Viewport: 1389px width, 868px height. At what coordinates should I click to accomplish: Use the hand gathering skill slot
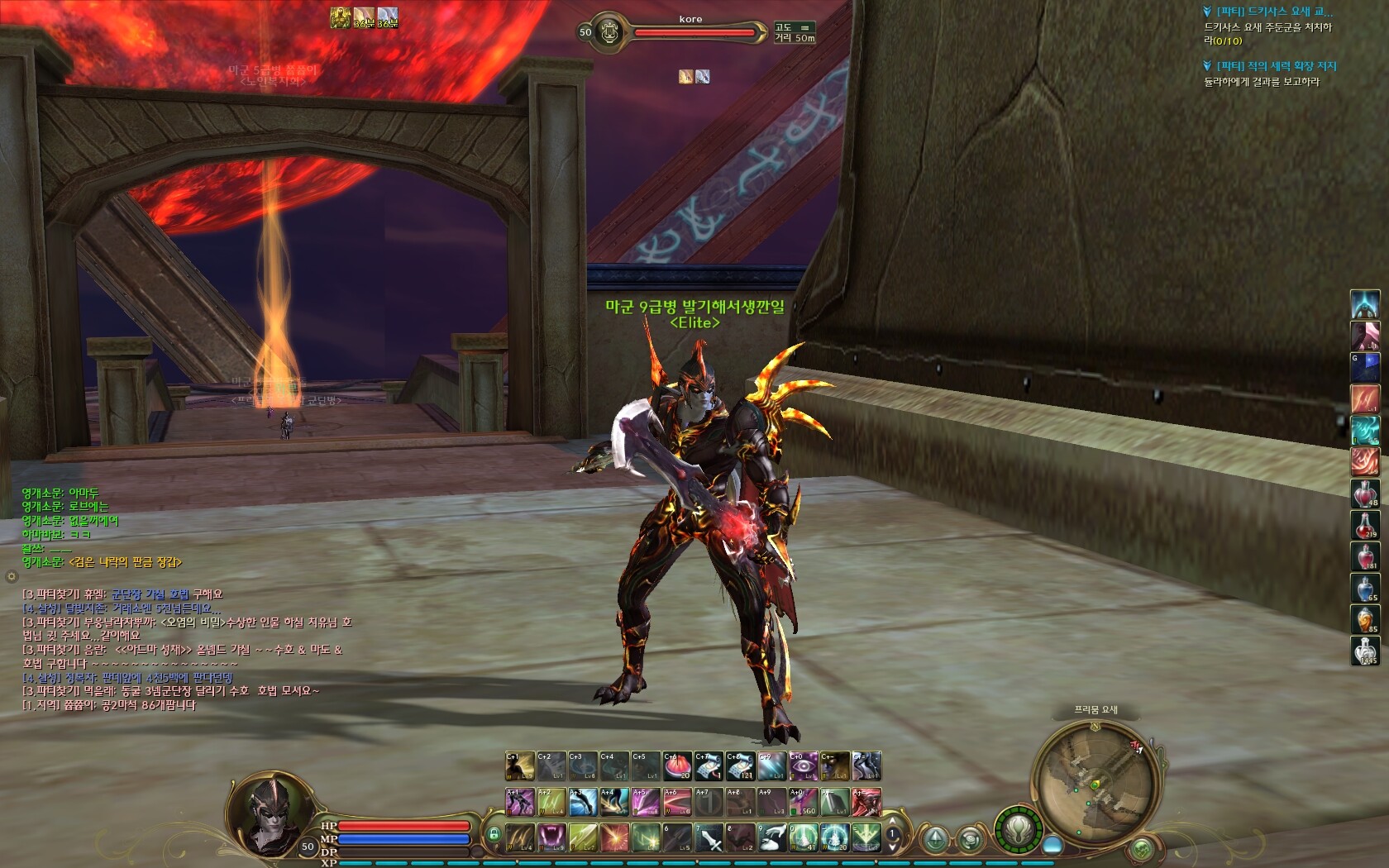[771, 837]
